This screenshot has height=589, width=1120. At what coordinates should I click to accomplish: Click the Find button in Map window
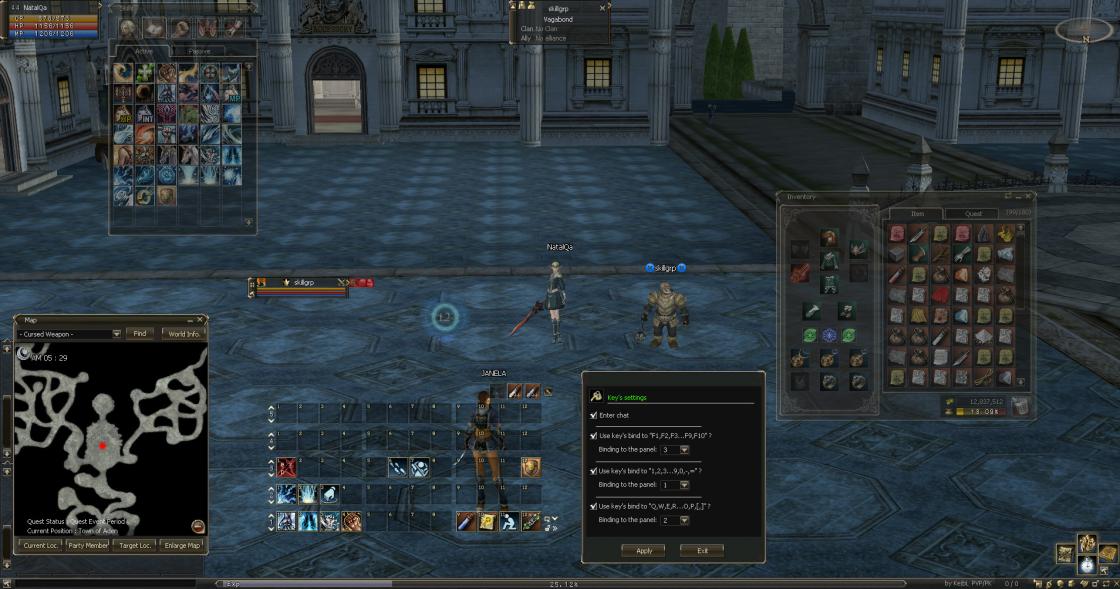pos(140,333)
